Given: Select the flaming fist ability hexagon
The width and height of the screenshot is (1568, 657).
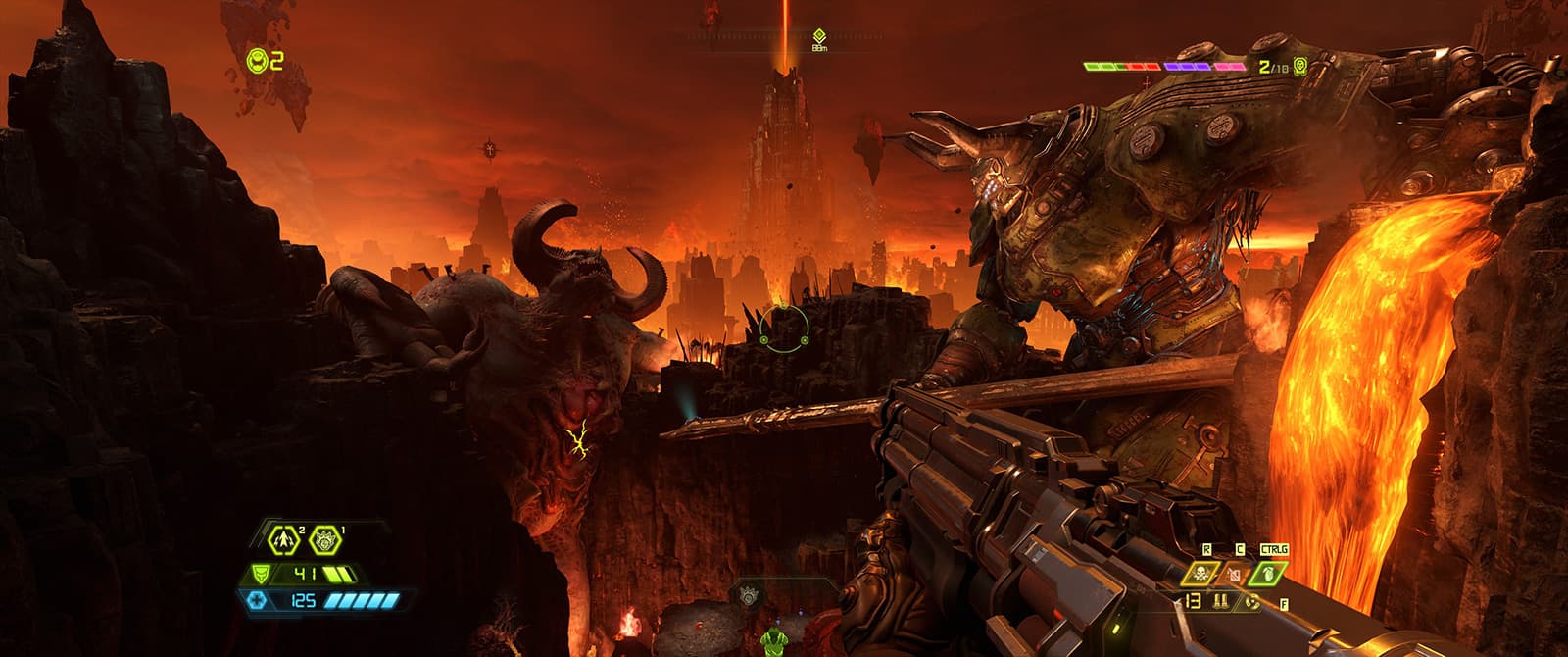Looking at the screenshot, I should coord(326,538).
